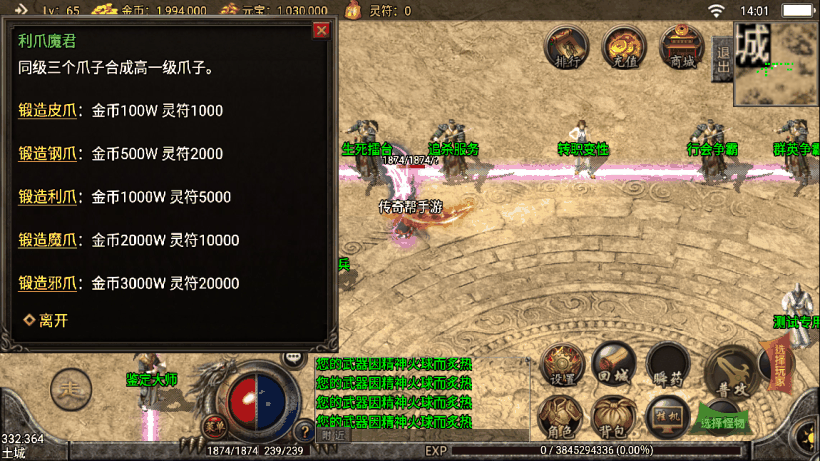Screen dimensions: 820x461
Task: Open the 背包 backpack
Action: (613, 417)
